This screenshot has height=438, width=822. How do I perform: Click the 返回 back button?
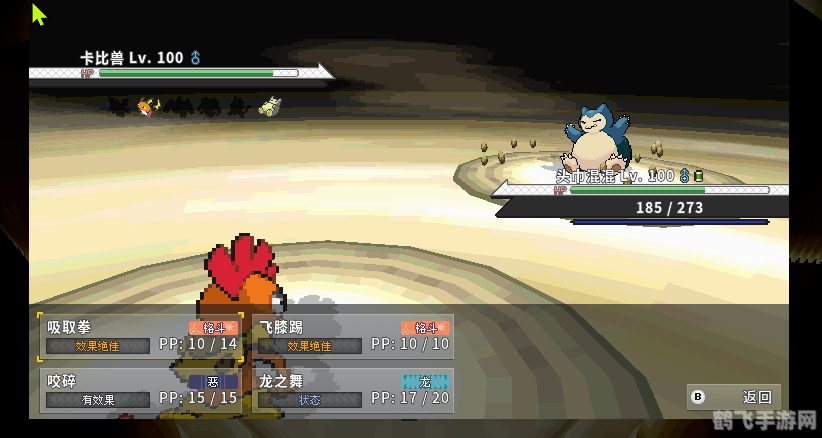734,397
